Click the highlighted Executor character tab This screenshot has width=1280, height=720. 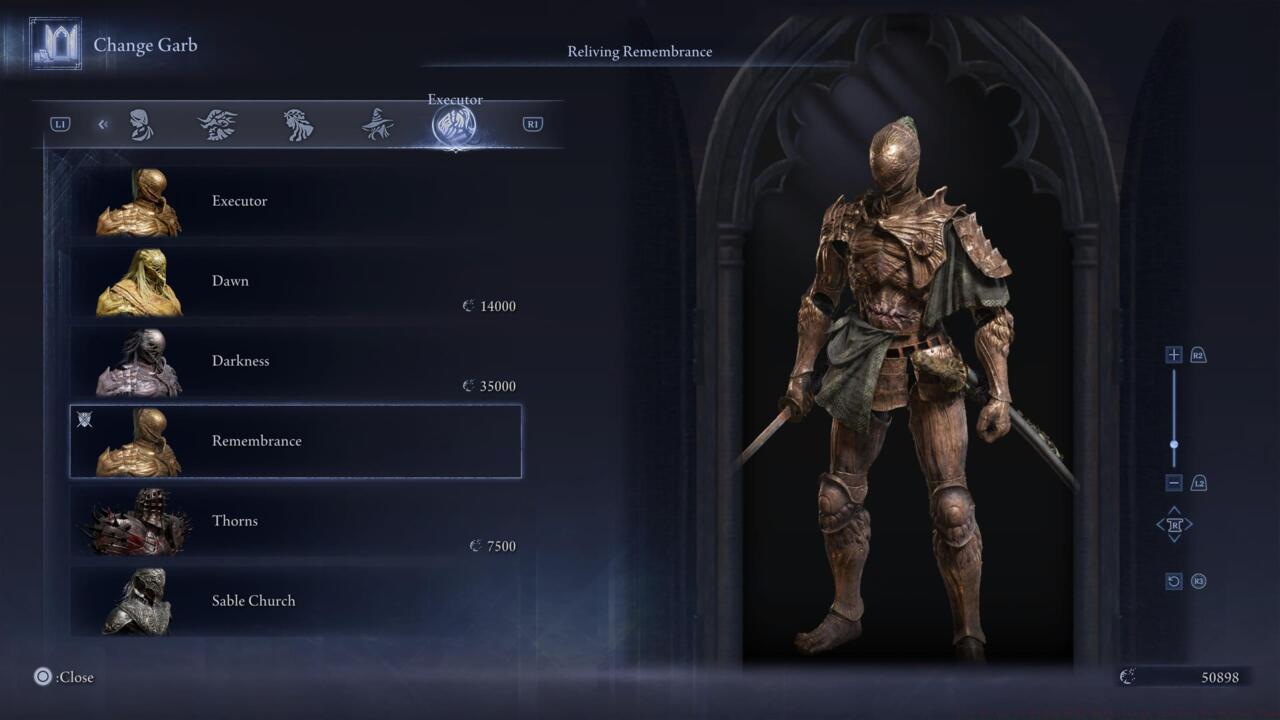[x=454, y=126]
